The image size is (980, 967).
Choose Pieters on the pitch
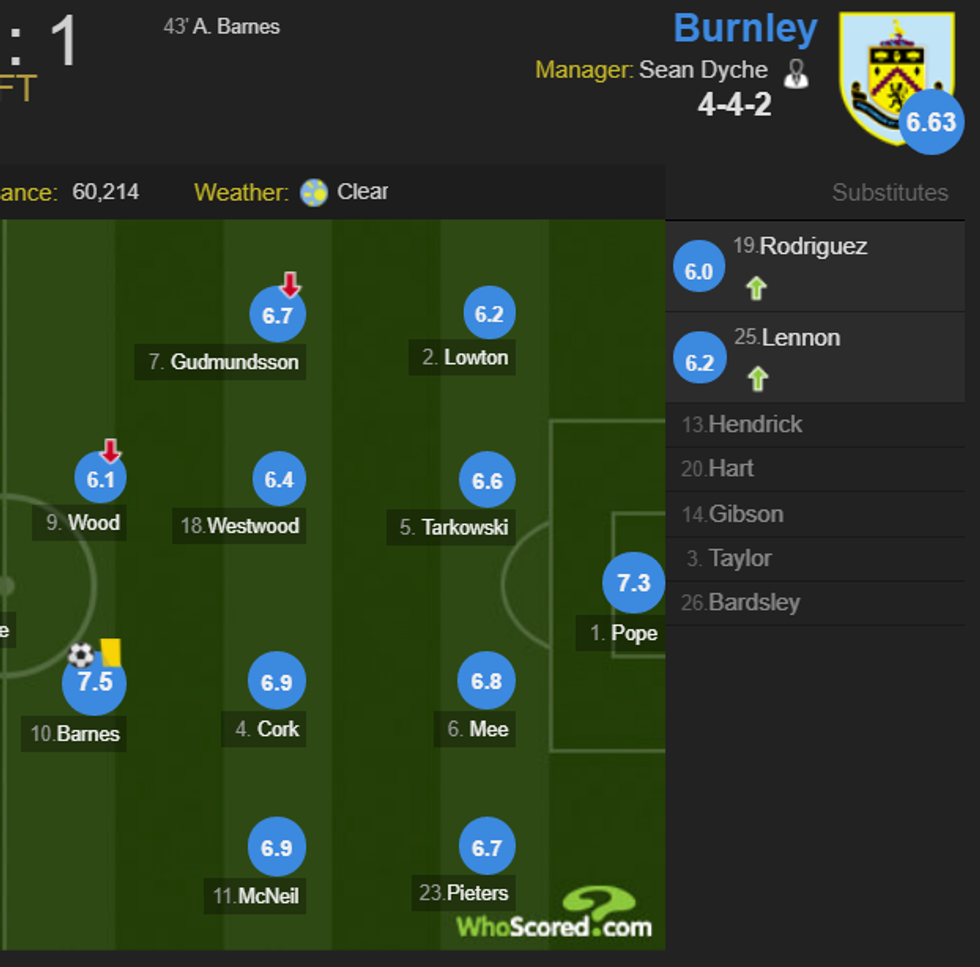click(486, 848)
